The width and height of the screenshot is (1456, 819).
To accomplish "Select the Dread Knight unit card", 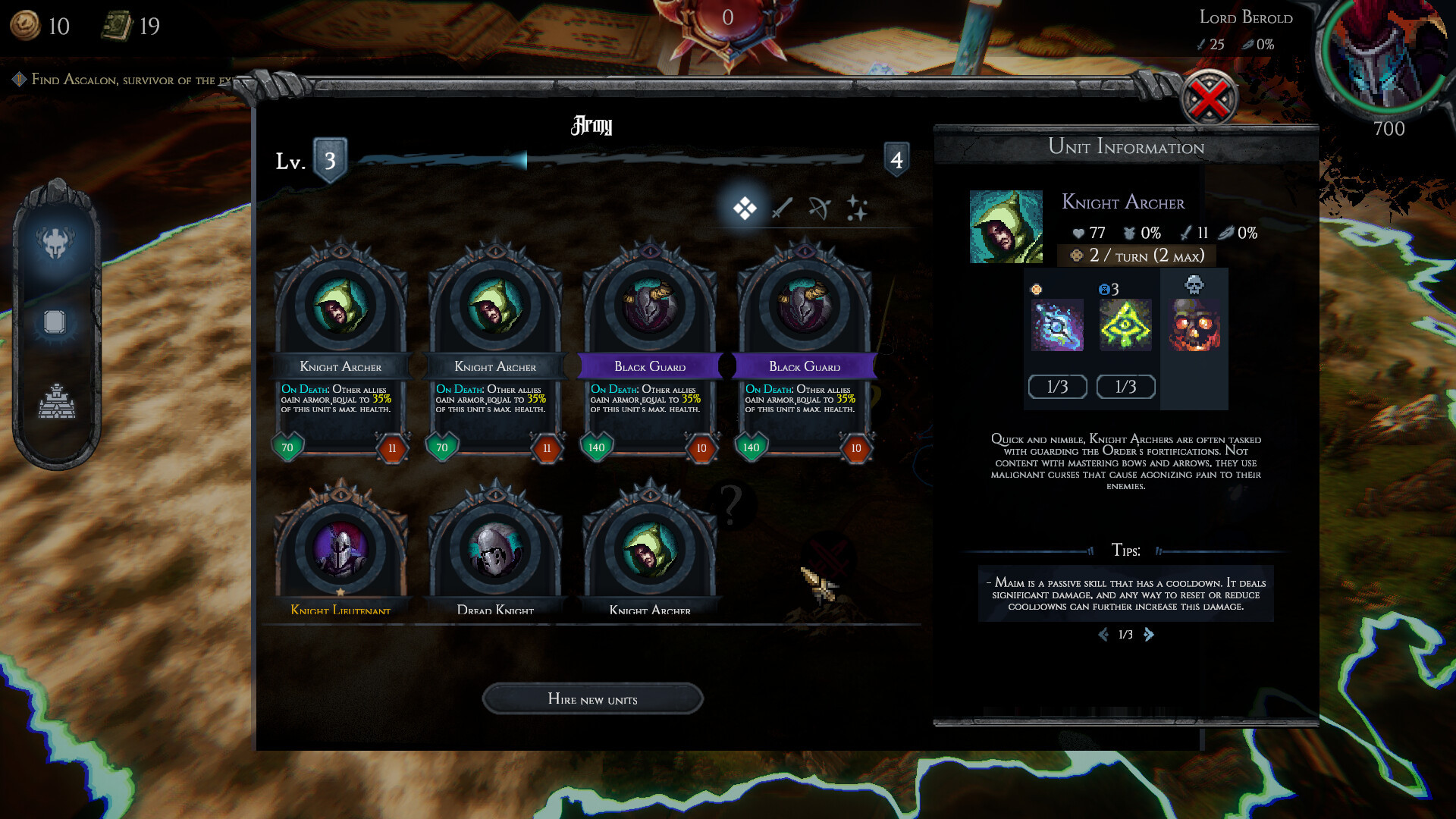I will click(495, 551).
